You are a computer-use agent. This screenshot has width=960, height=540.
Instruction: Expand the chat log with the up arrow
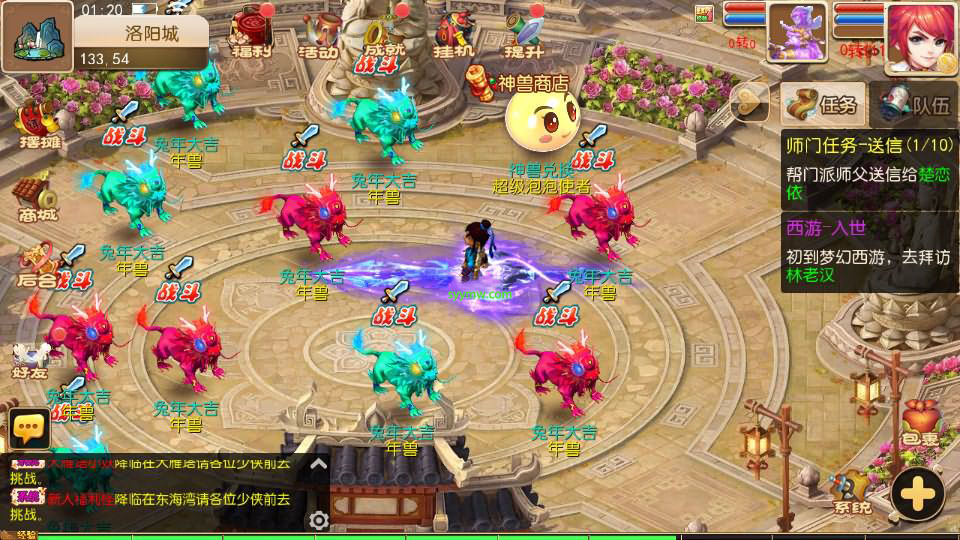(318, 464)
